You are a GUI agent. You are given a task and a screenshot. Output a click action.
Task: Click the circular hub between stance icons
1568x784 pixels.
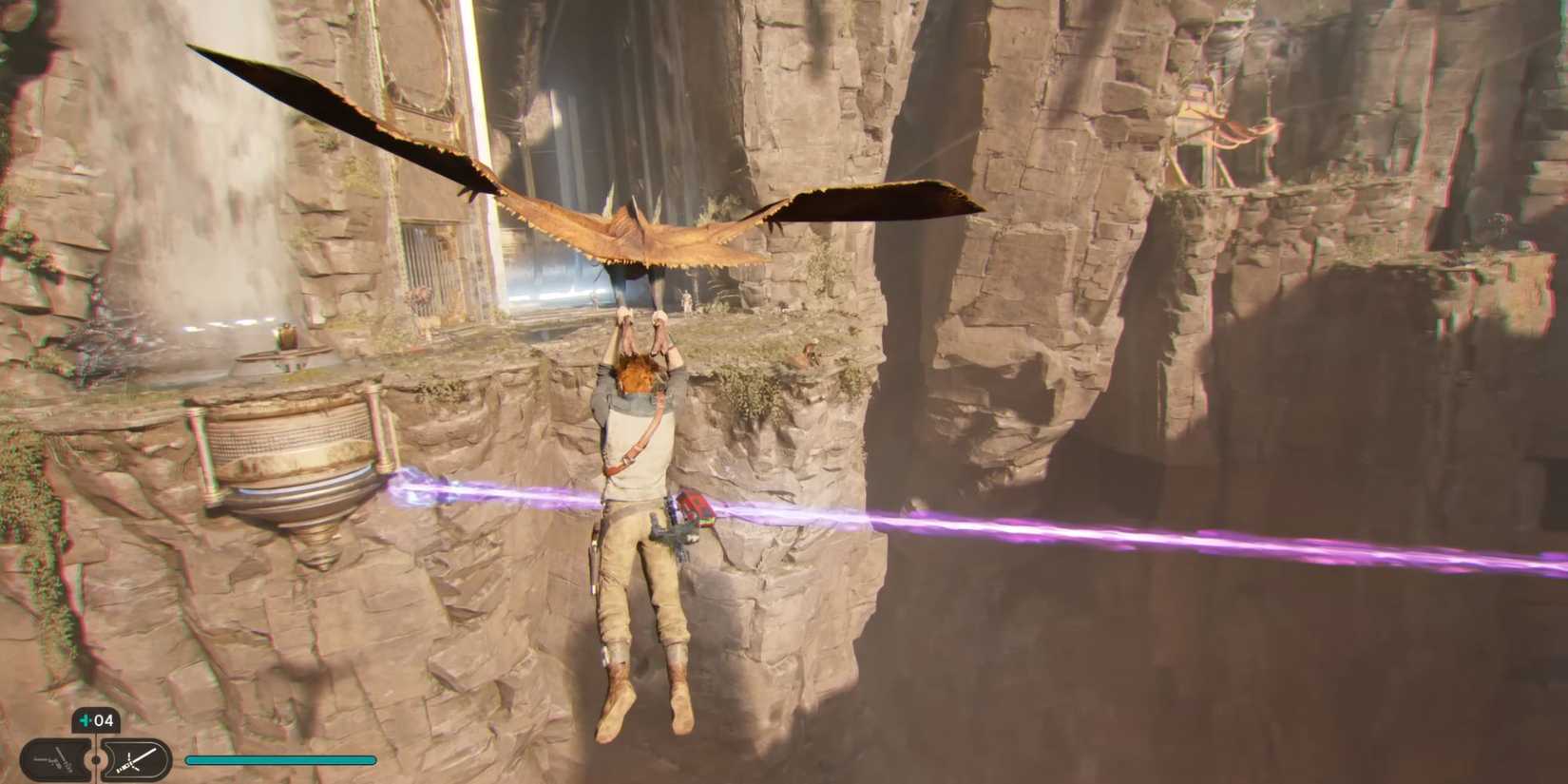(96, 759)
